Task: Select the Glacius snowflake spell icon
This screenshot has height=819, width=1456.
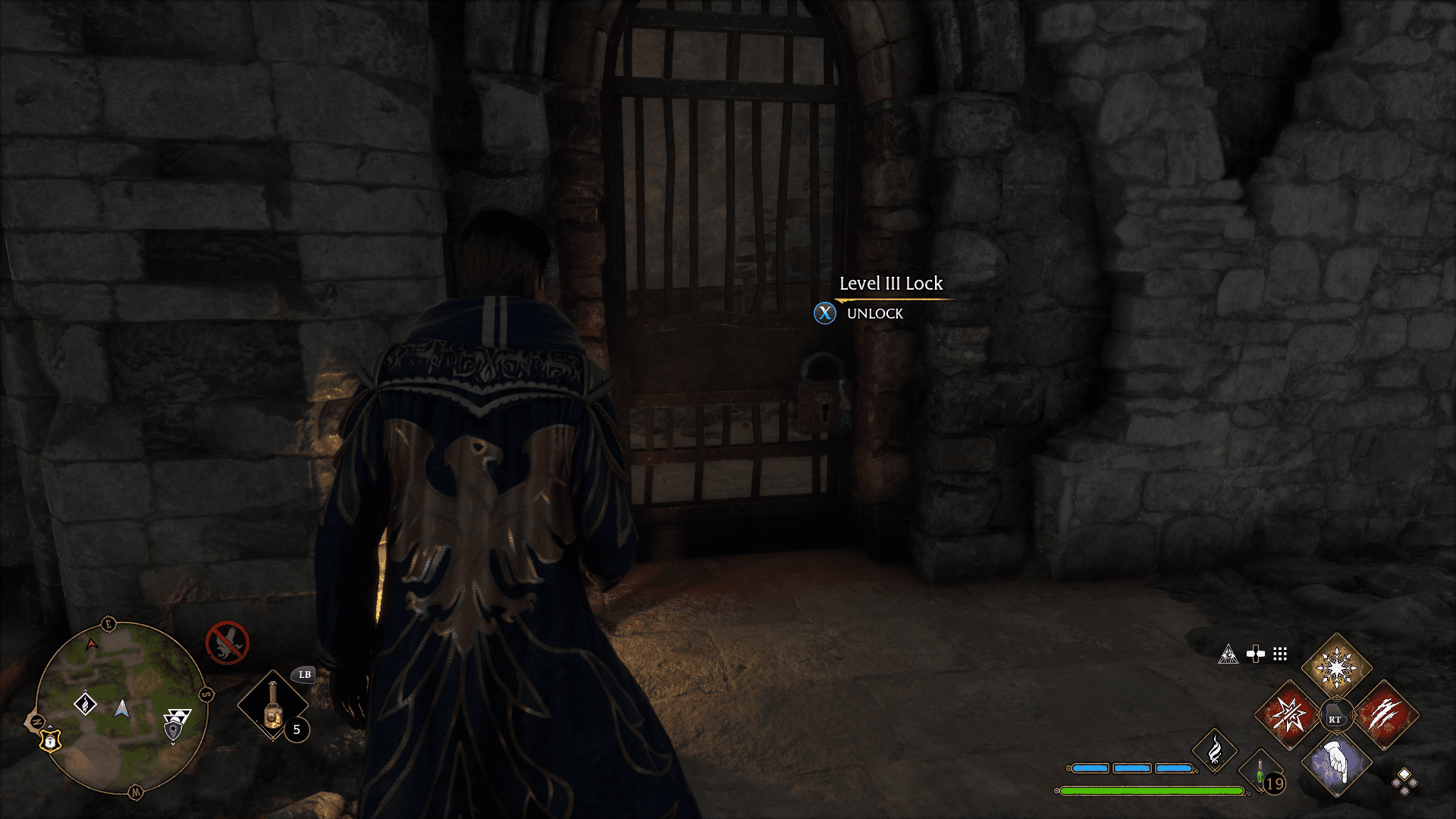Action: [1336, 668]
